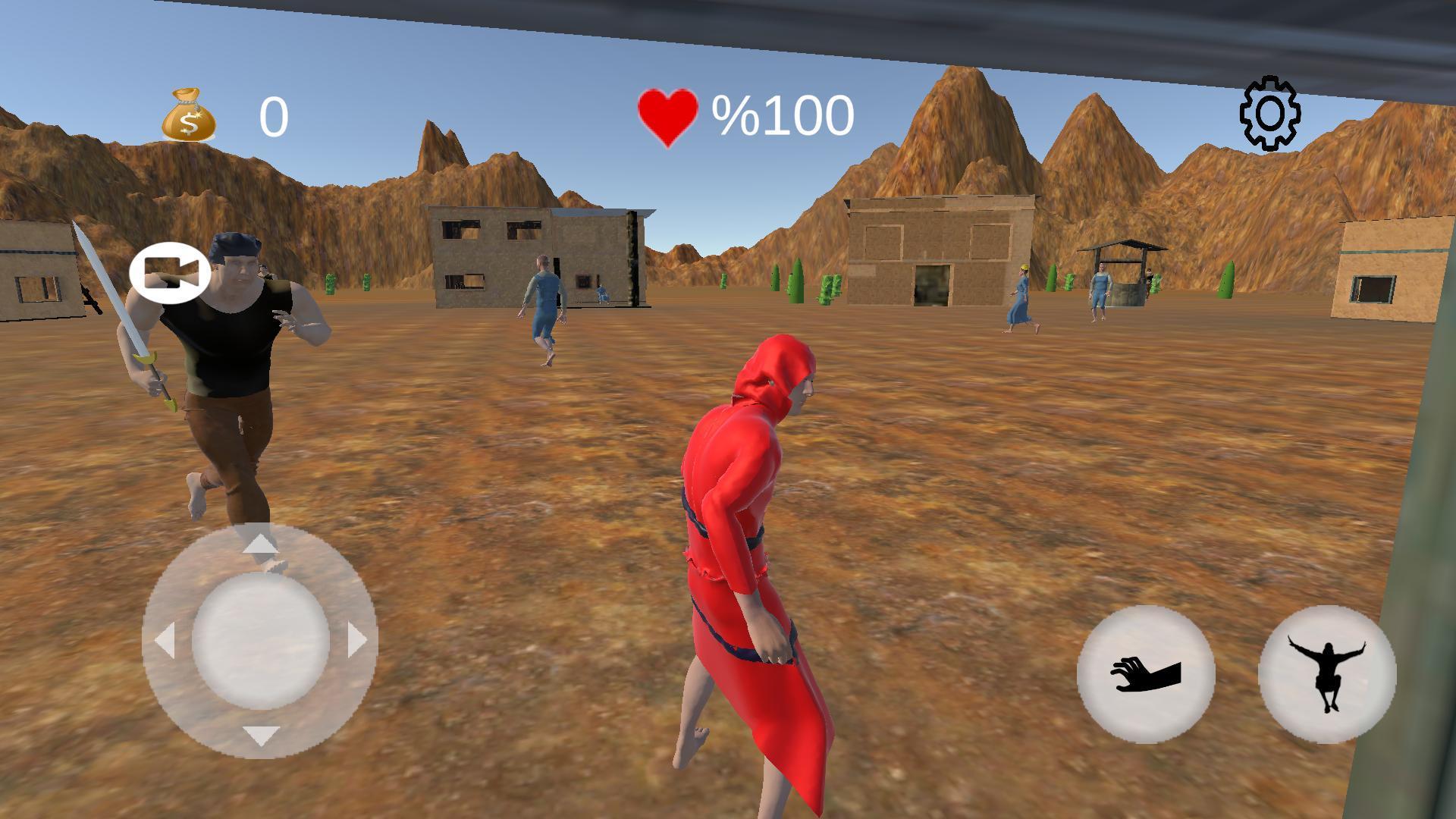Open the gear settings menu
Viewport: 1456px width, 819px height.
(1270, 114)
